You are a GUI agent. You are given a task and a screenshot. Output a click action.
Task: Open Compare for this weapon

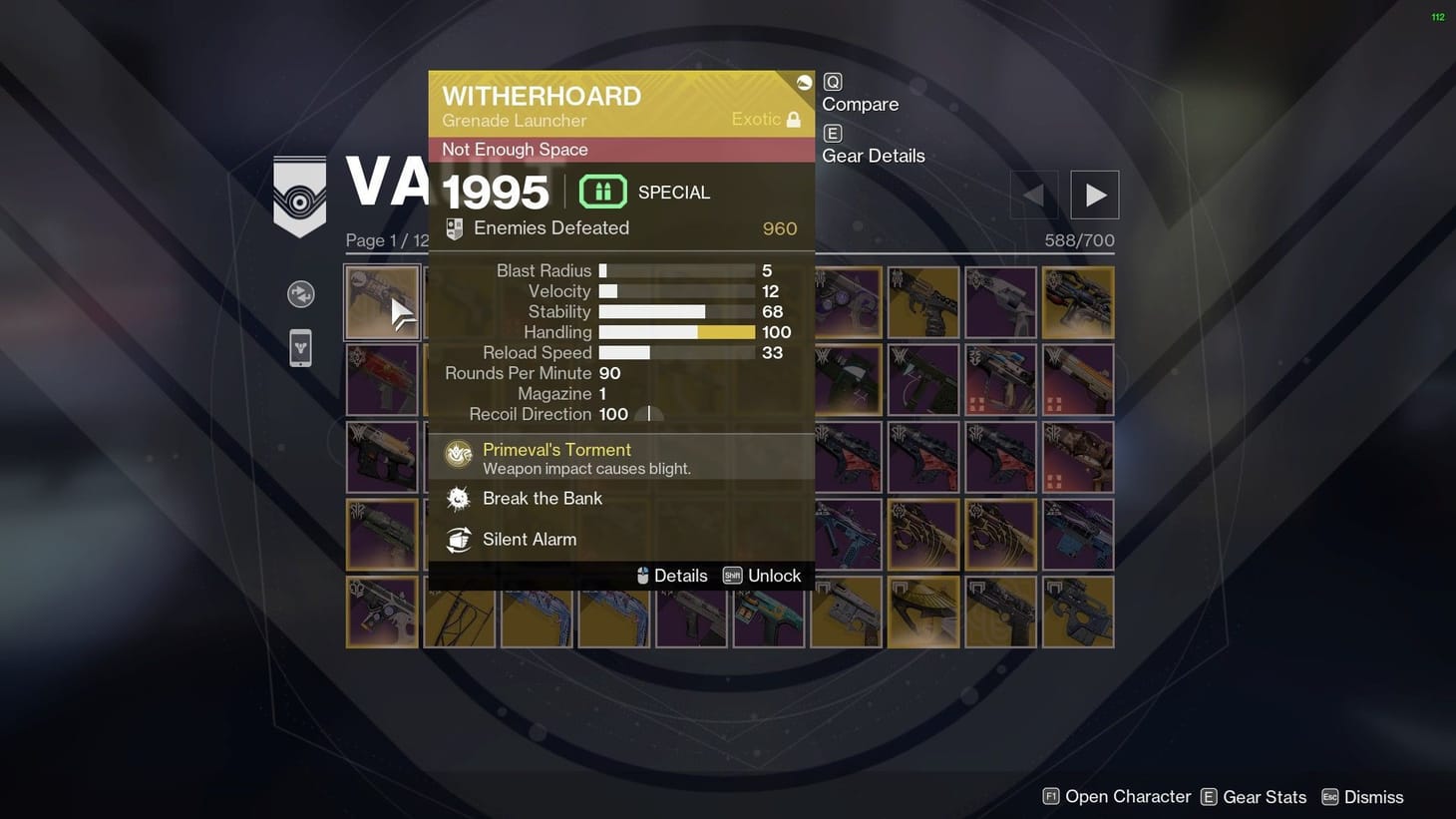click(859, 103)
